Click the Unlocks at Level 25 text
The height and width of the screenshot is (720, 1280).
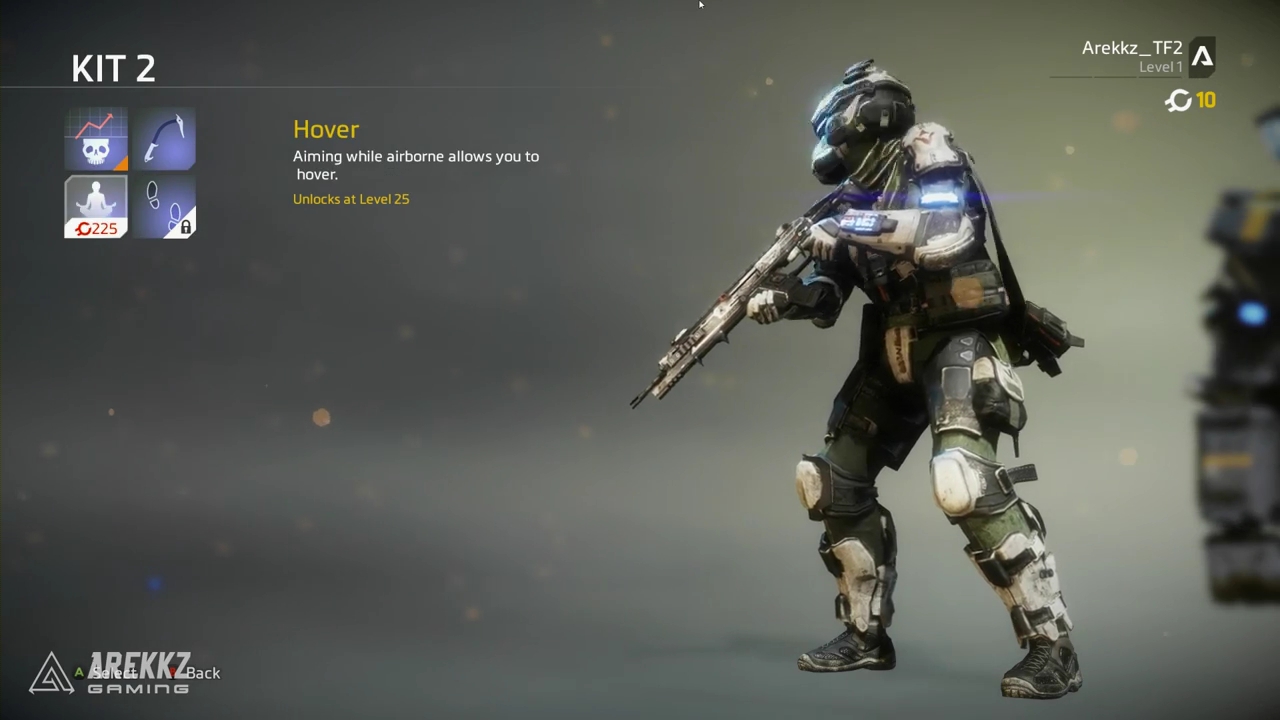[351, 198]
